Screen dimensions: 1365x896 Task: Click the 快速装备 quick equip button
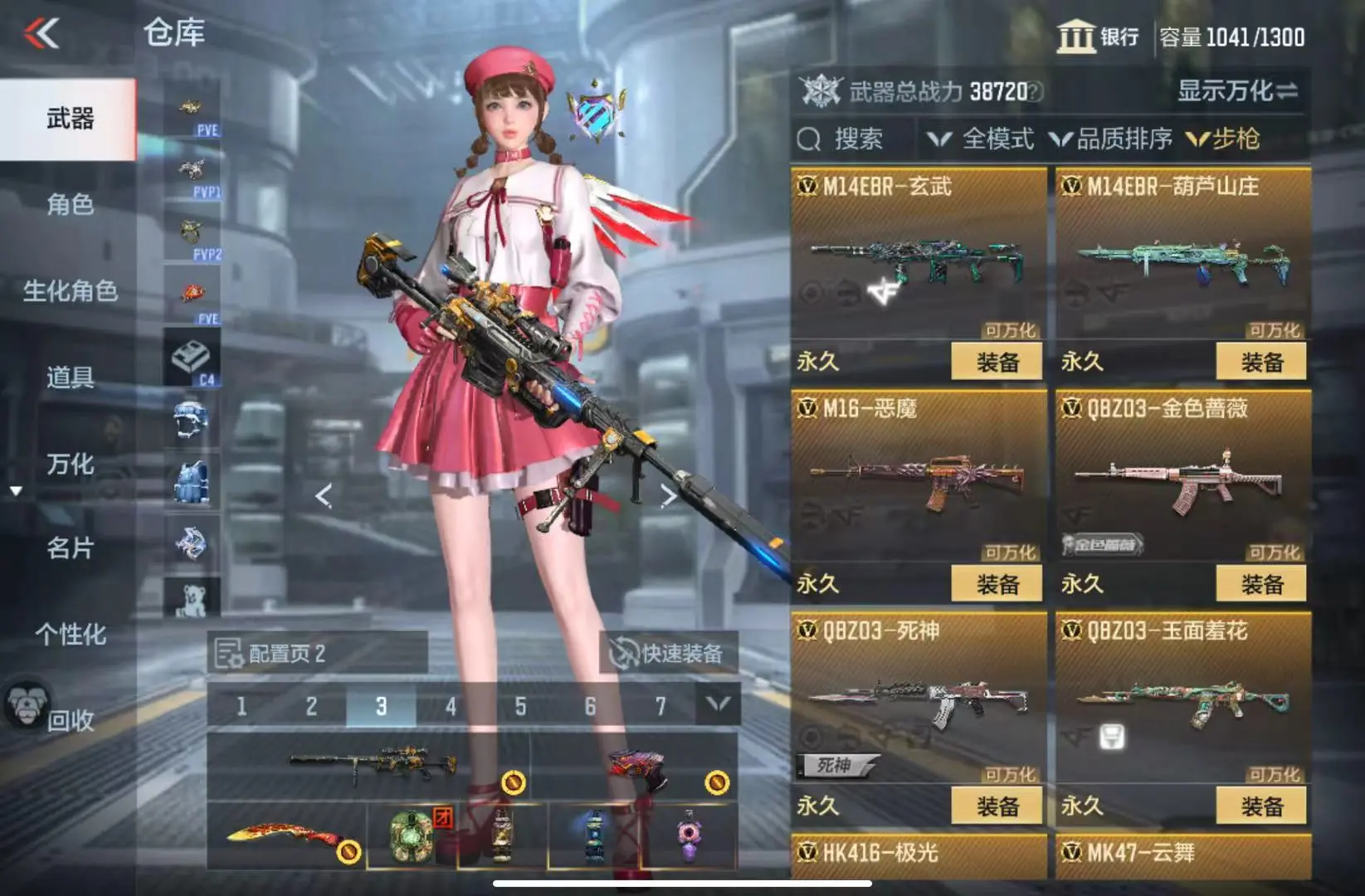pos(668,654)
